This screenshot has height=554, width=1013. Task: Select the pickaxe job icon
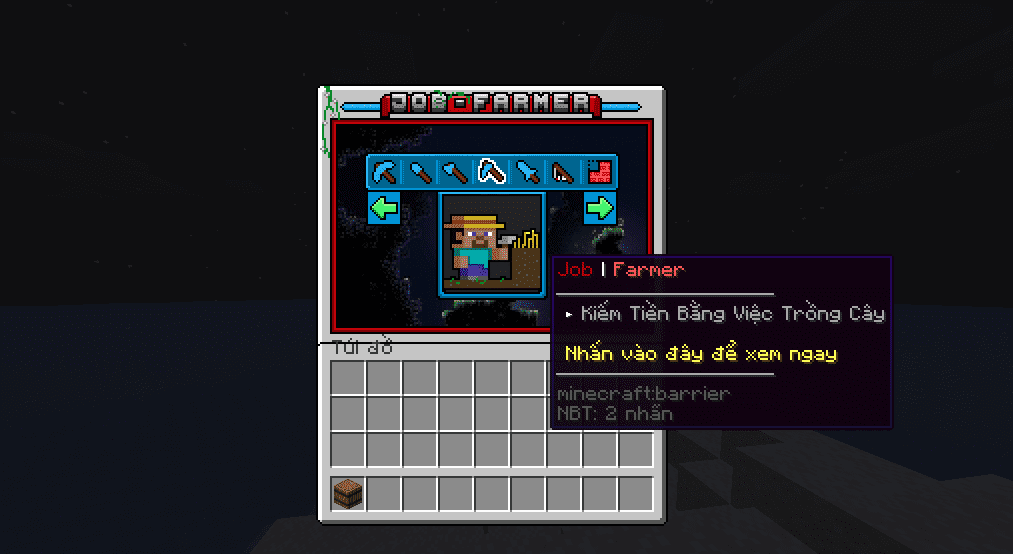pos(384,173)
